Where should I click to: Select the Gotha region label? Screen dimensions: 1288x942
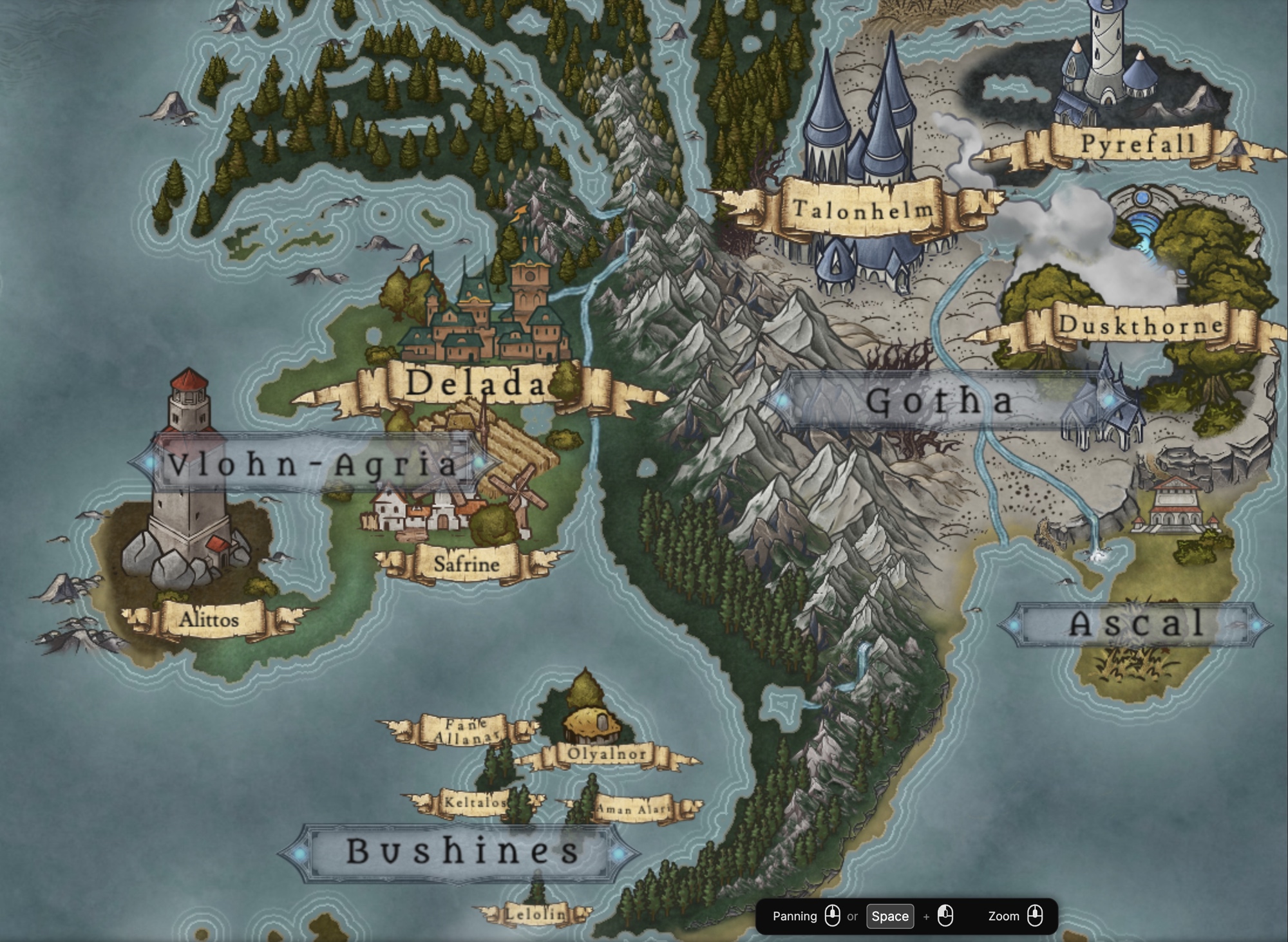point(939,401)
